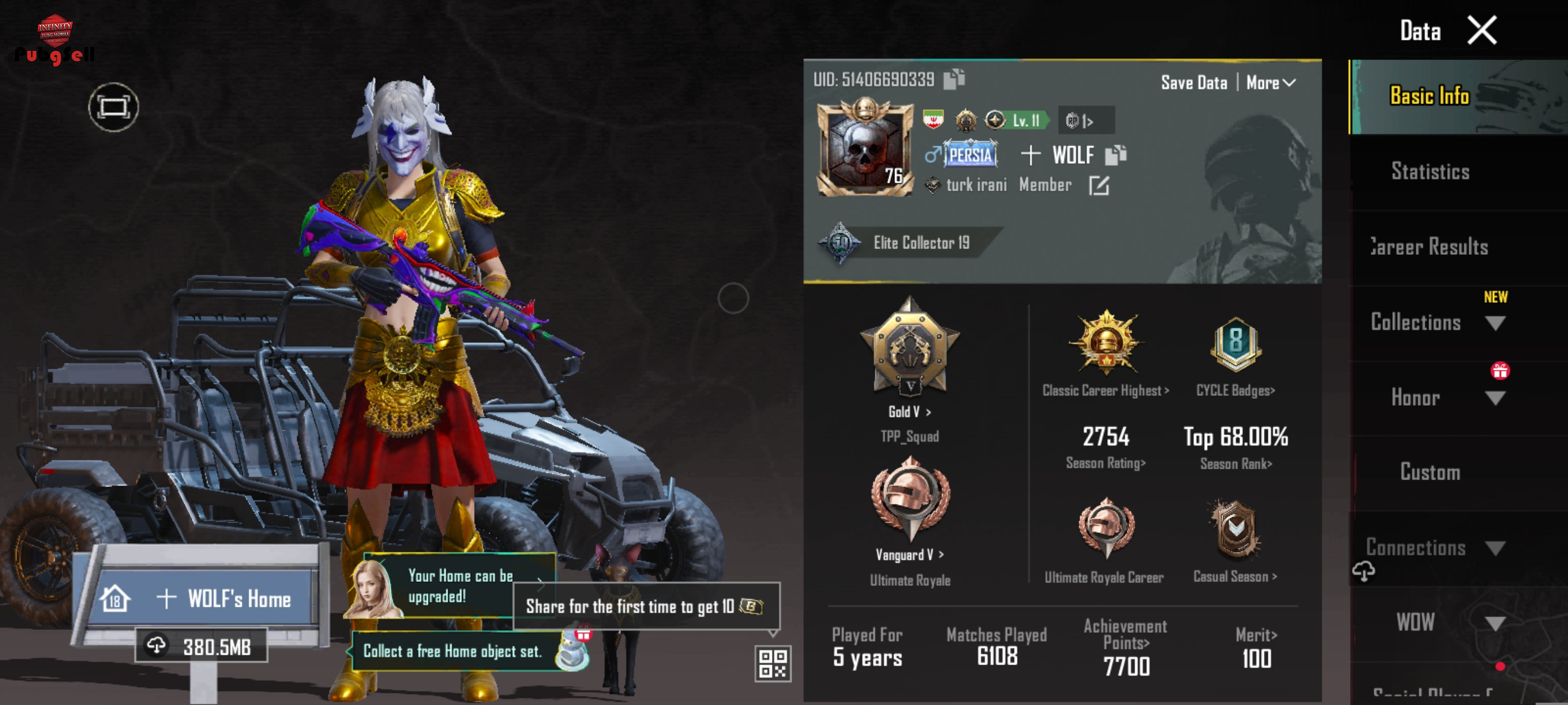
Task: Open the Career Results tab
Action: pyautogui.click(x=1430, y=247)
